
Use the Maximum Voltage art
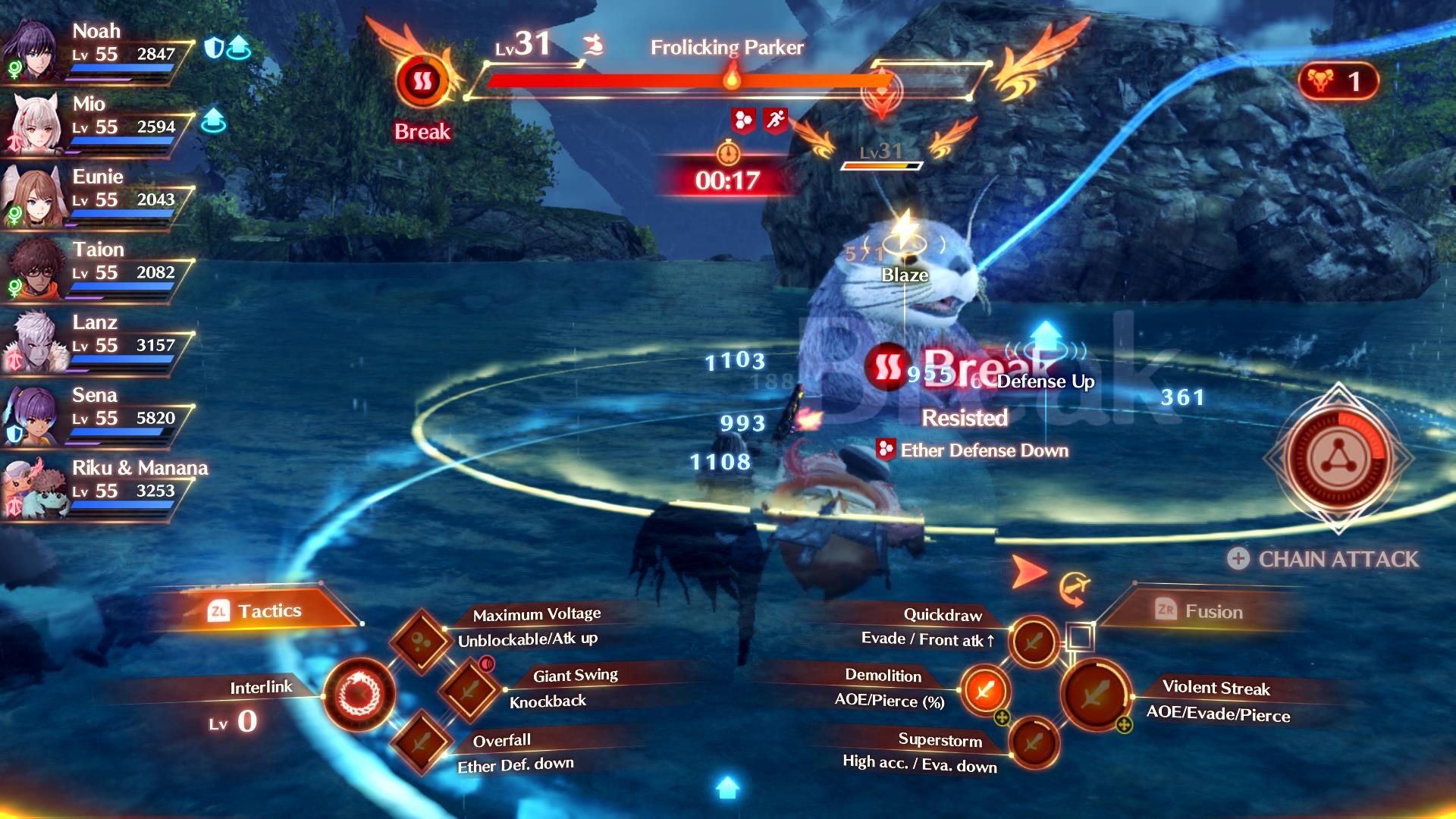tap(421, 642)
